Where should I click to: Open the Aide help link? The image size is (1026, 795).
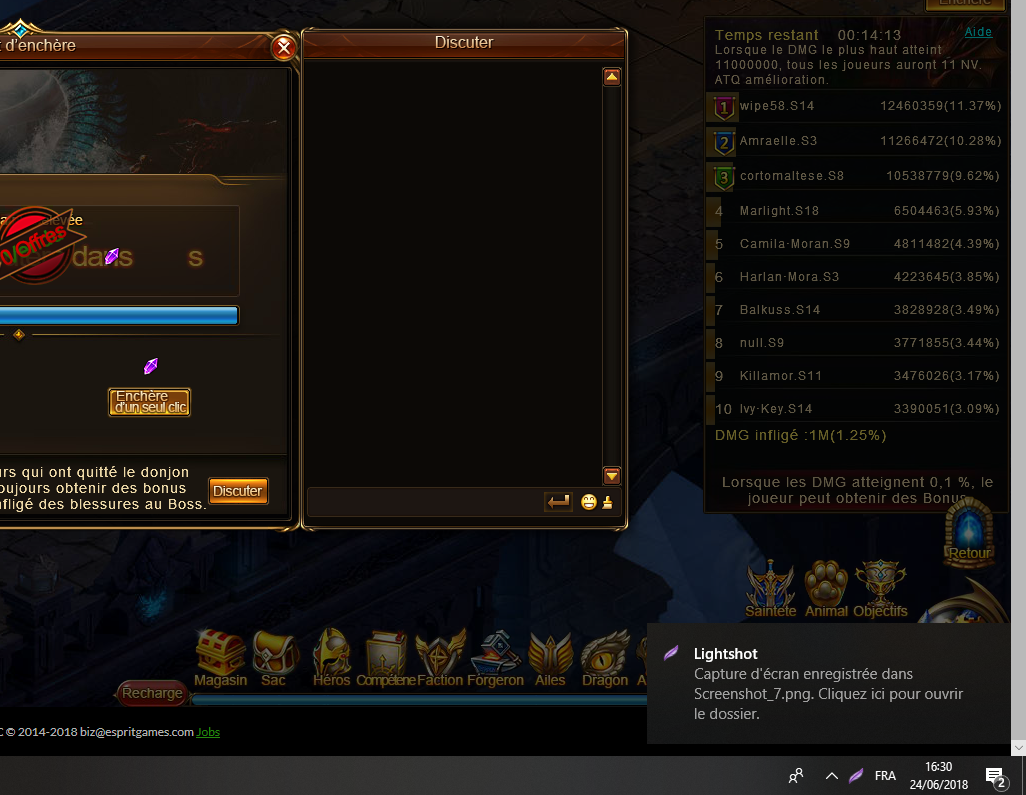pyautogui.click(x=978, y=32)
